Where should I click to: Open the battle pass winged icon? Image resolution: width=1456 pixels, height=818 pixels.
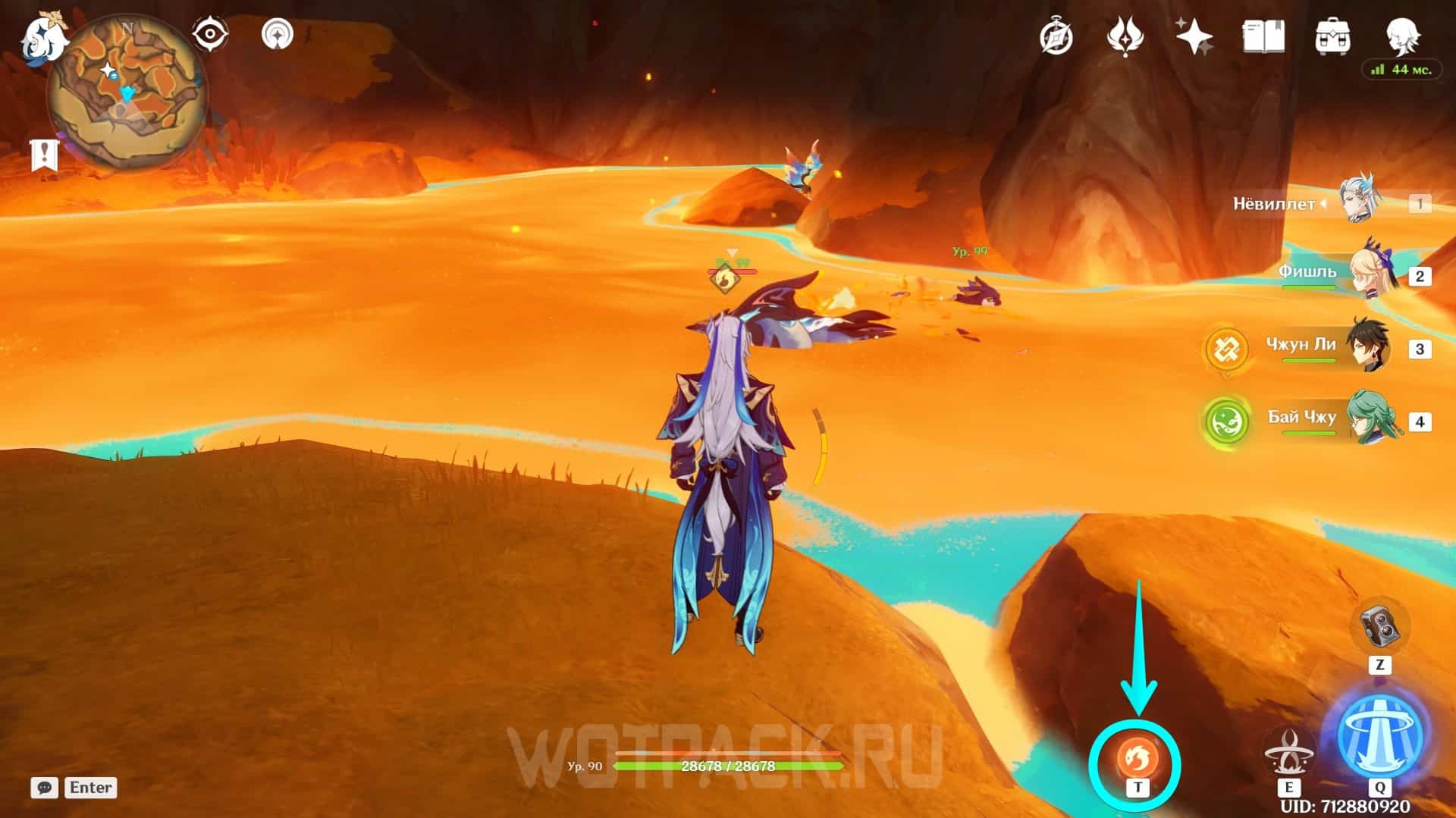[1125, 36]
